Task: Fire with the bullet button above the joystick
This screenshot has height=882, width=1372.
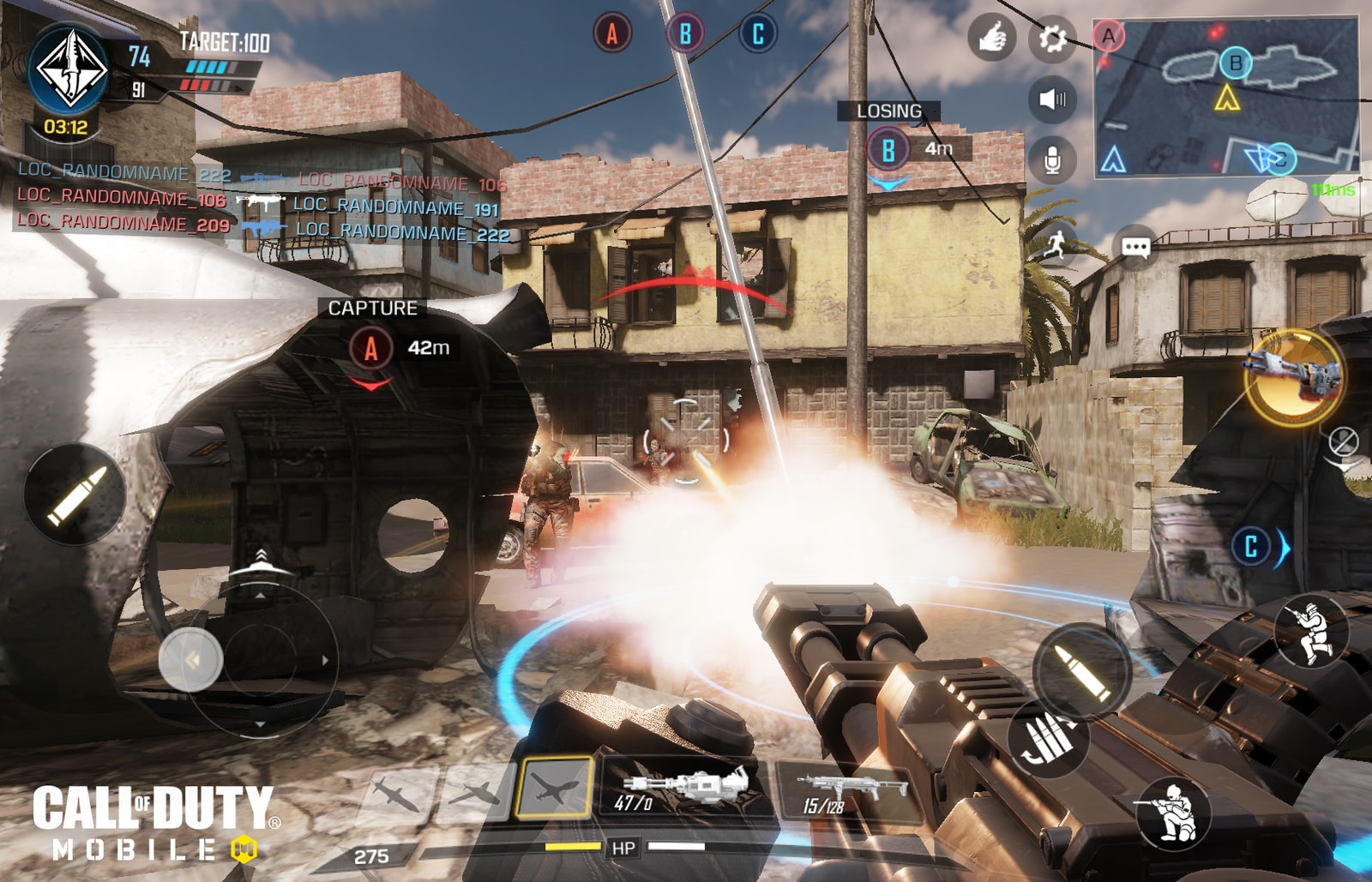Action: pyautogui.click(x=76, y=495)
